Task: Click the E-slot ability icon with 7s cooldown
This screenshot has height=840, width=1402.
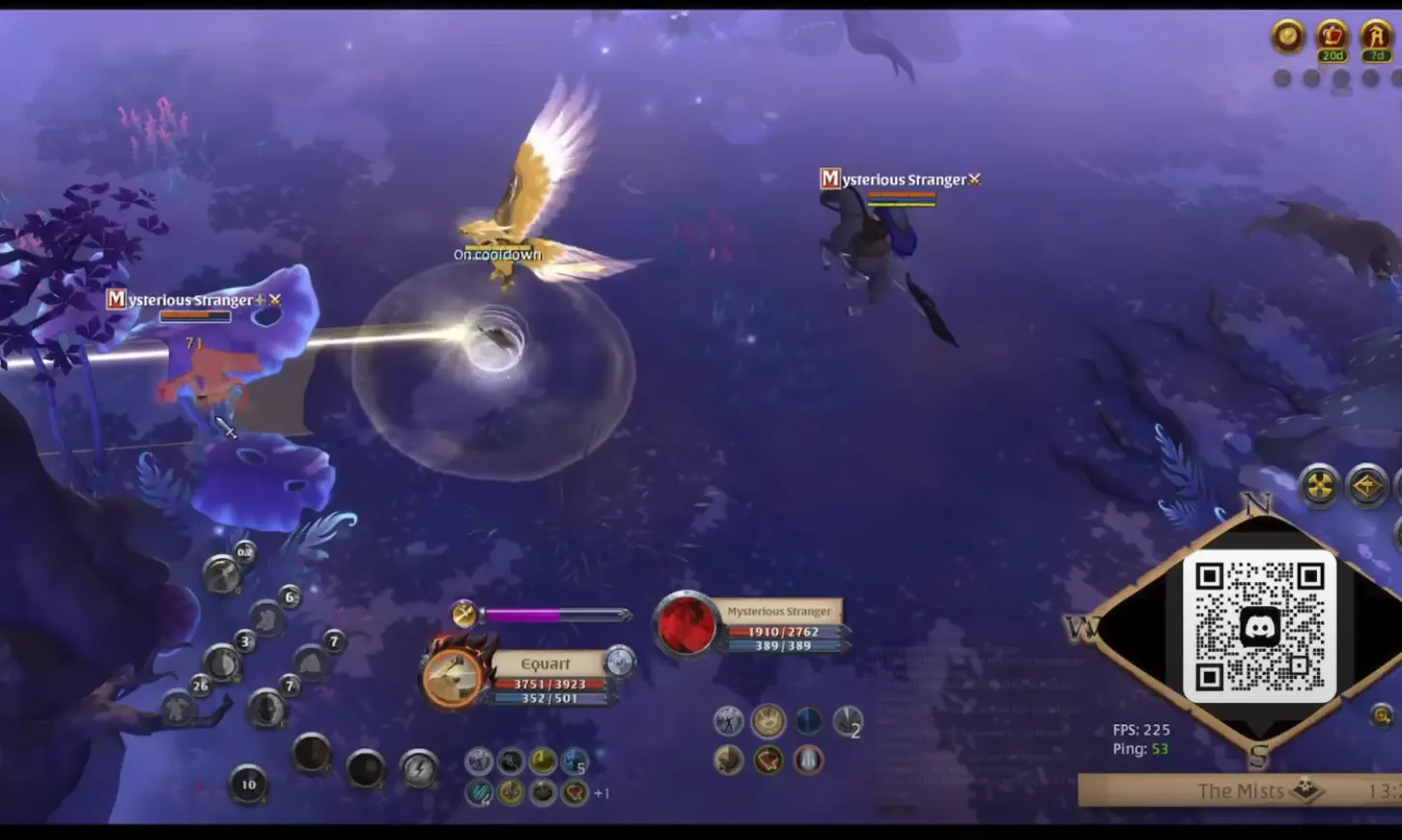Action: [266, 709]
